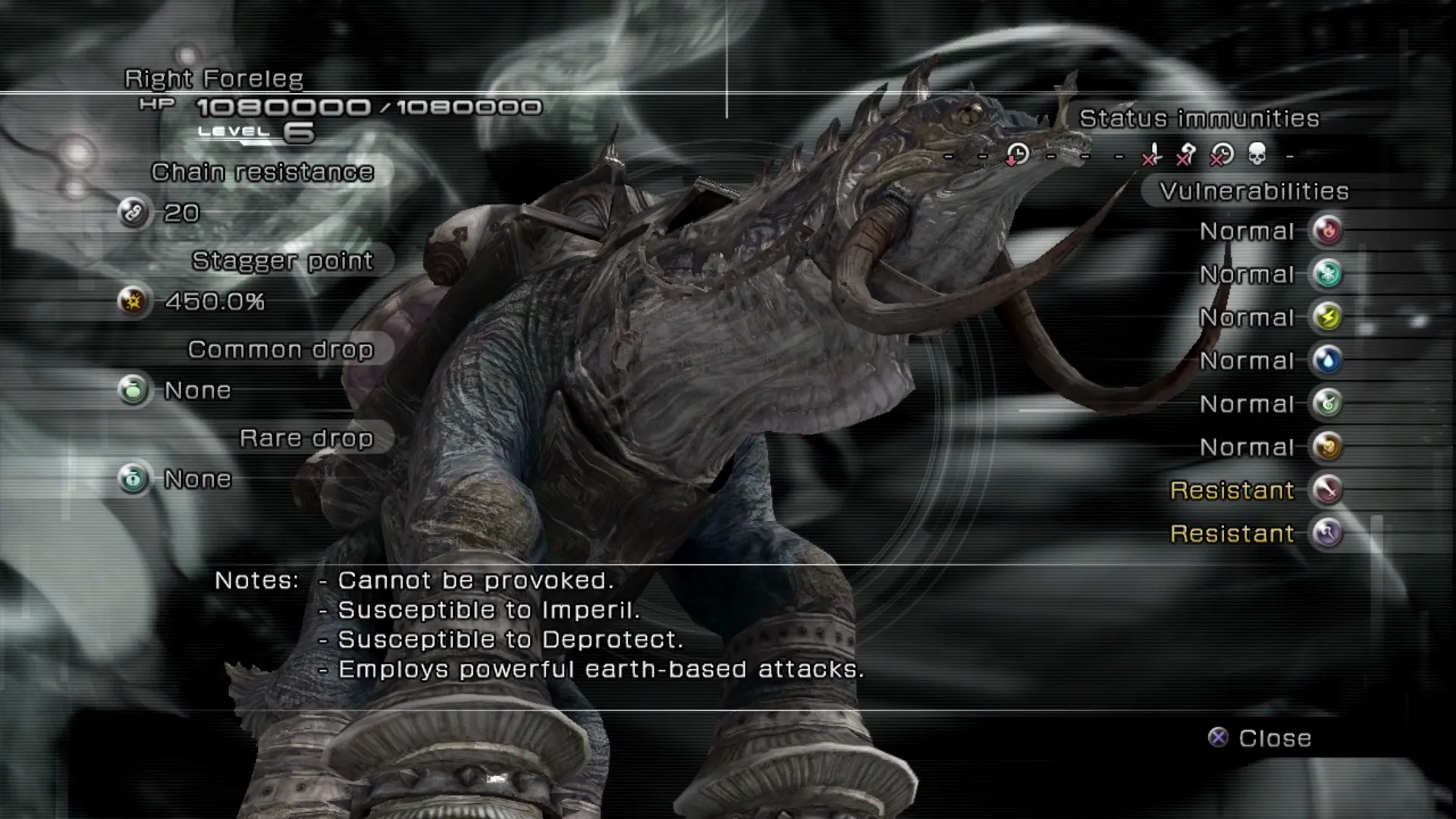Select the green wind swirl icon

pyautogui.click(x=1327, y=403)
